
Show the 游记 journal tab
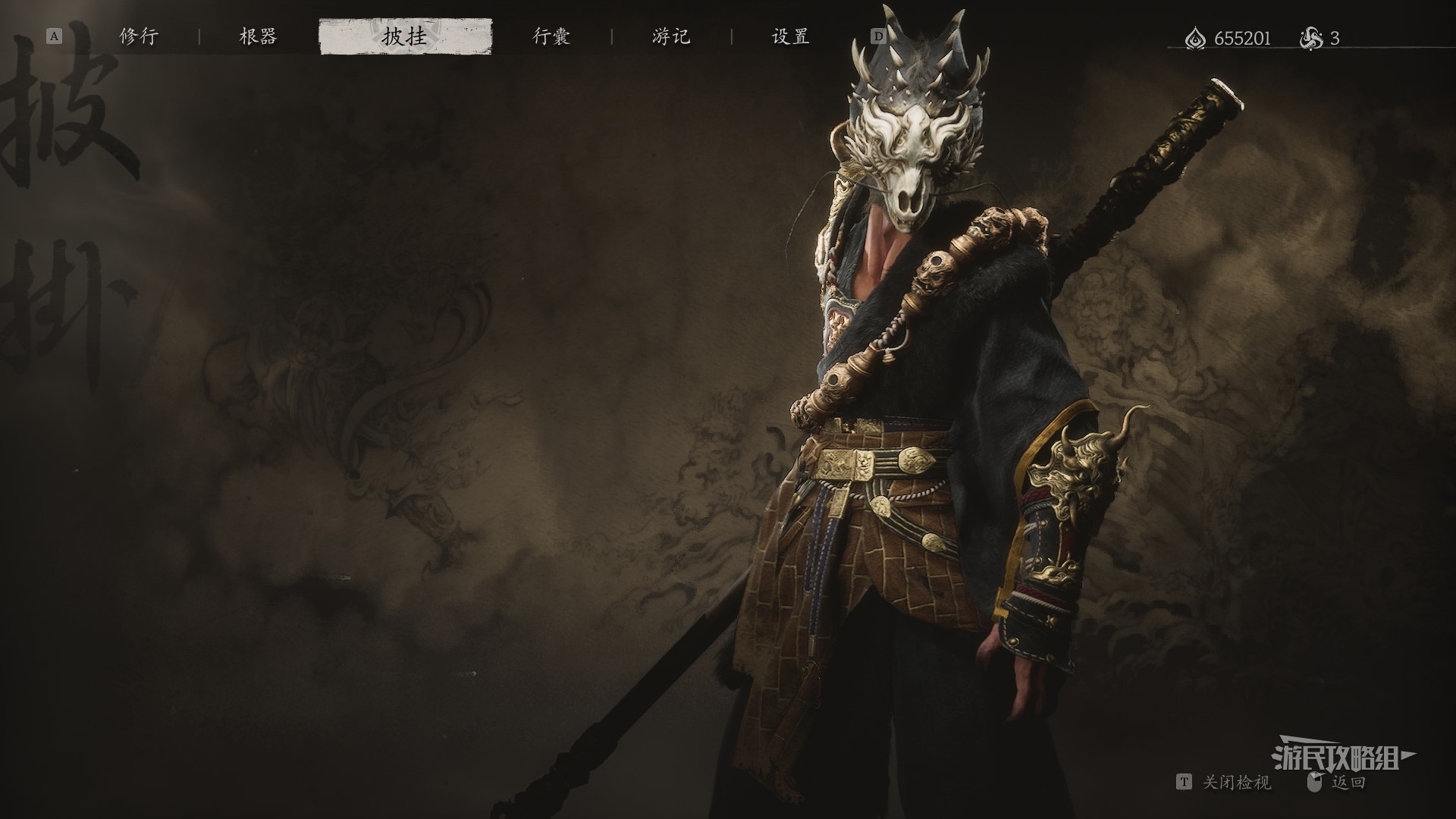tap(671, 36)
